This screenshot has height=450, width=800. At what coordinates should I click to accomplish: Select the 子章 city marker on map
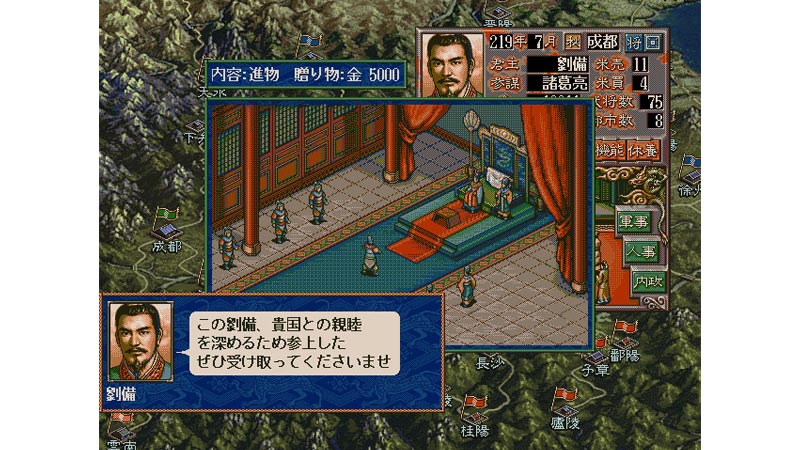[598, 358]
